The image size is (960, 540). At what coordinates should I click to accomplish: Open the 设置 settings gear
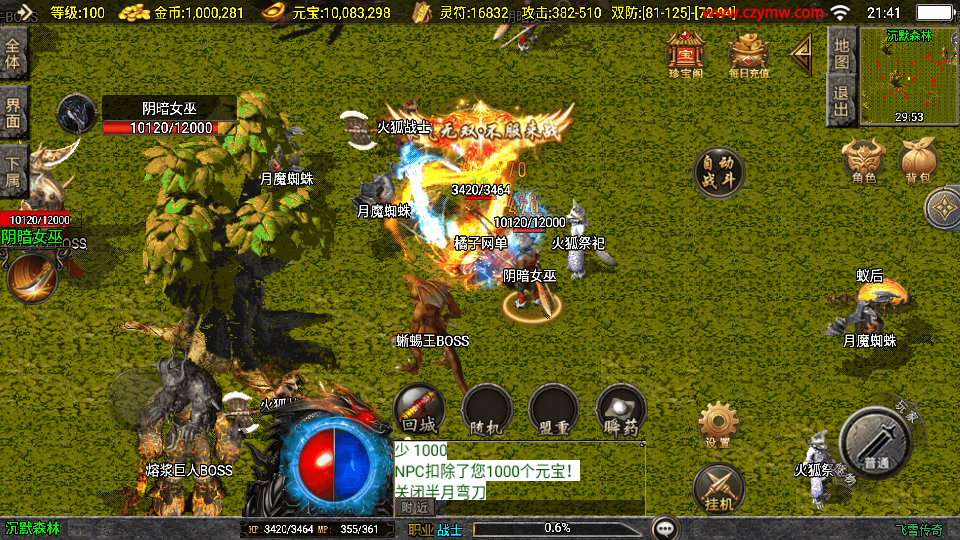pyautogui.click(x=718, y=425)
